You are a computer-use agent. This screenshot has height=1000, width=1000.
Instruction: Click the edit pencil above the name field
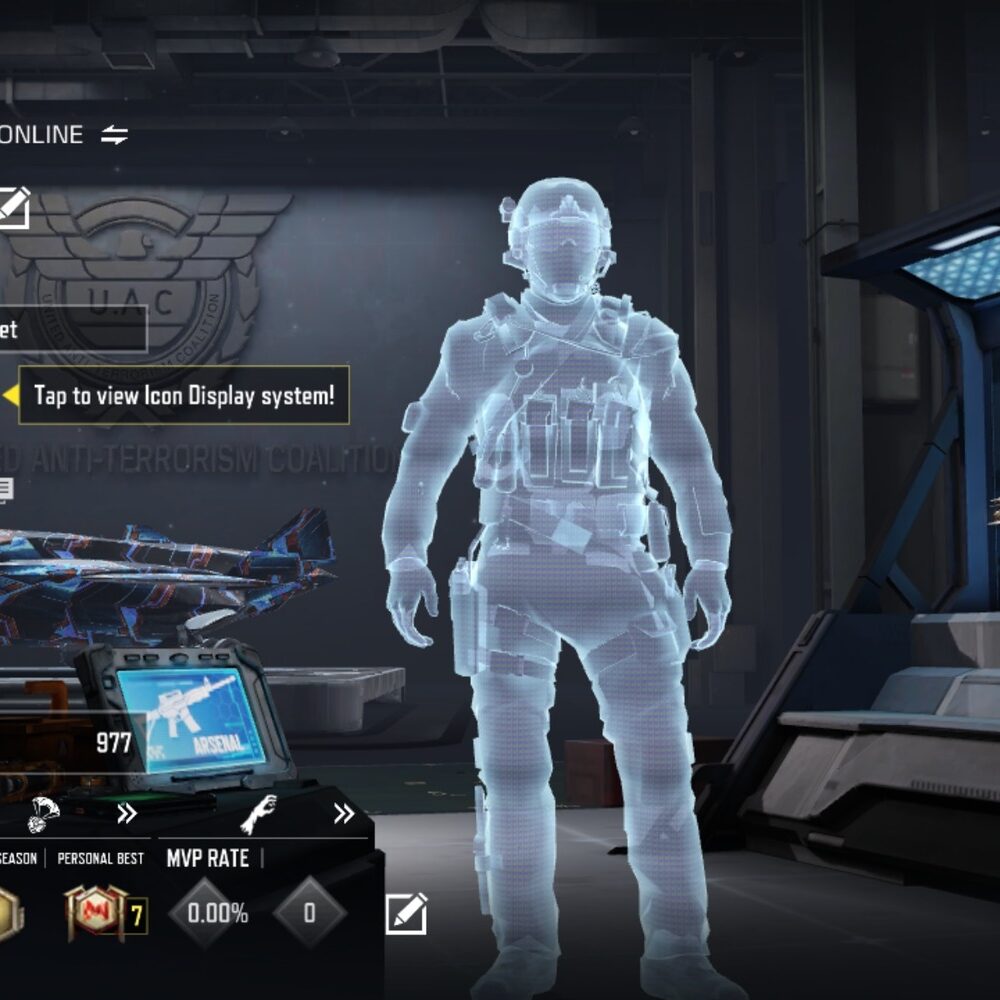click(x=13, y=208)
